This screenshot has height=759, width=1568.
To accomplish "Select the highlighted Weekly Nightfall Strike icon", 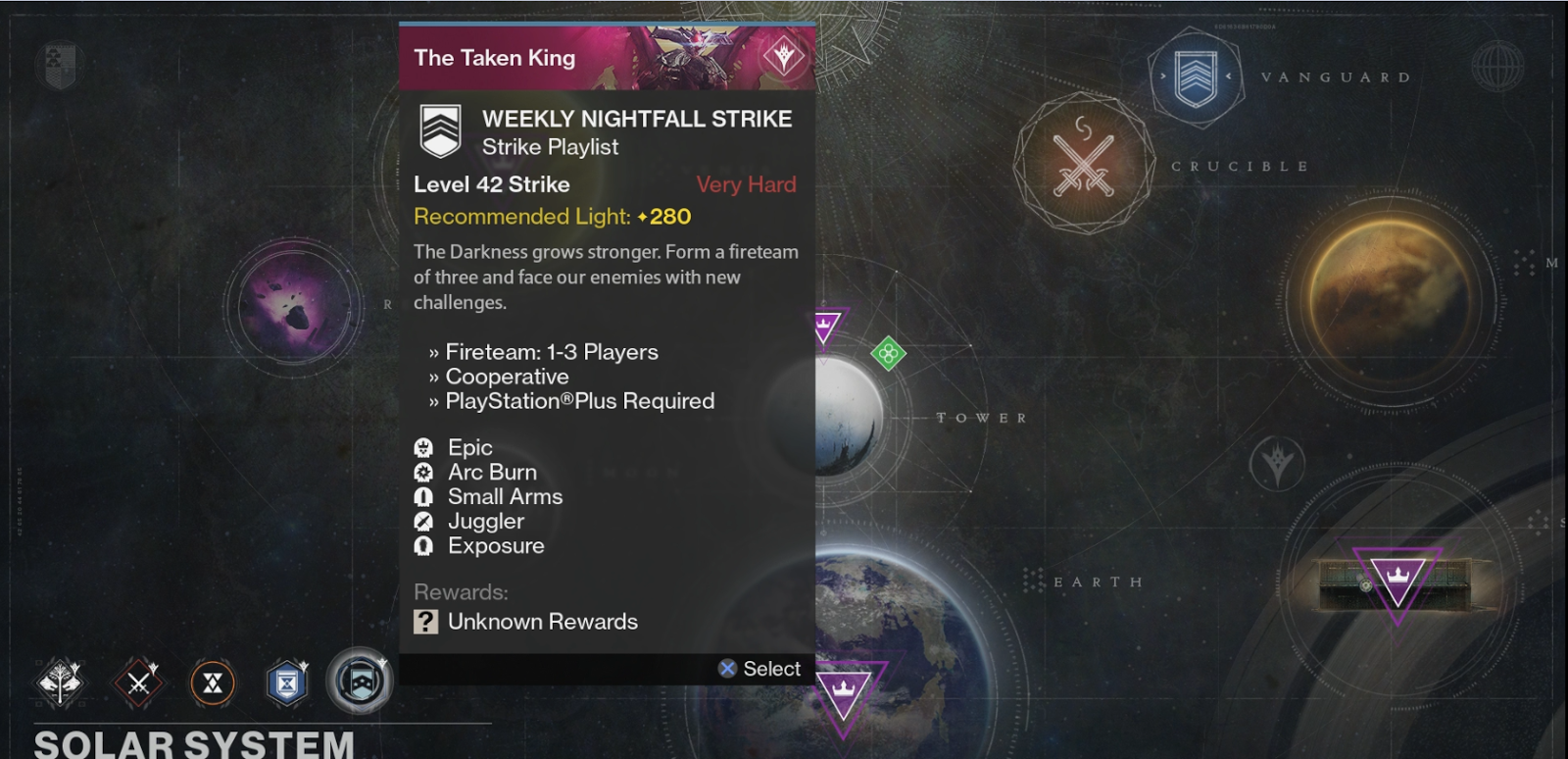I will 360,681.
